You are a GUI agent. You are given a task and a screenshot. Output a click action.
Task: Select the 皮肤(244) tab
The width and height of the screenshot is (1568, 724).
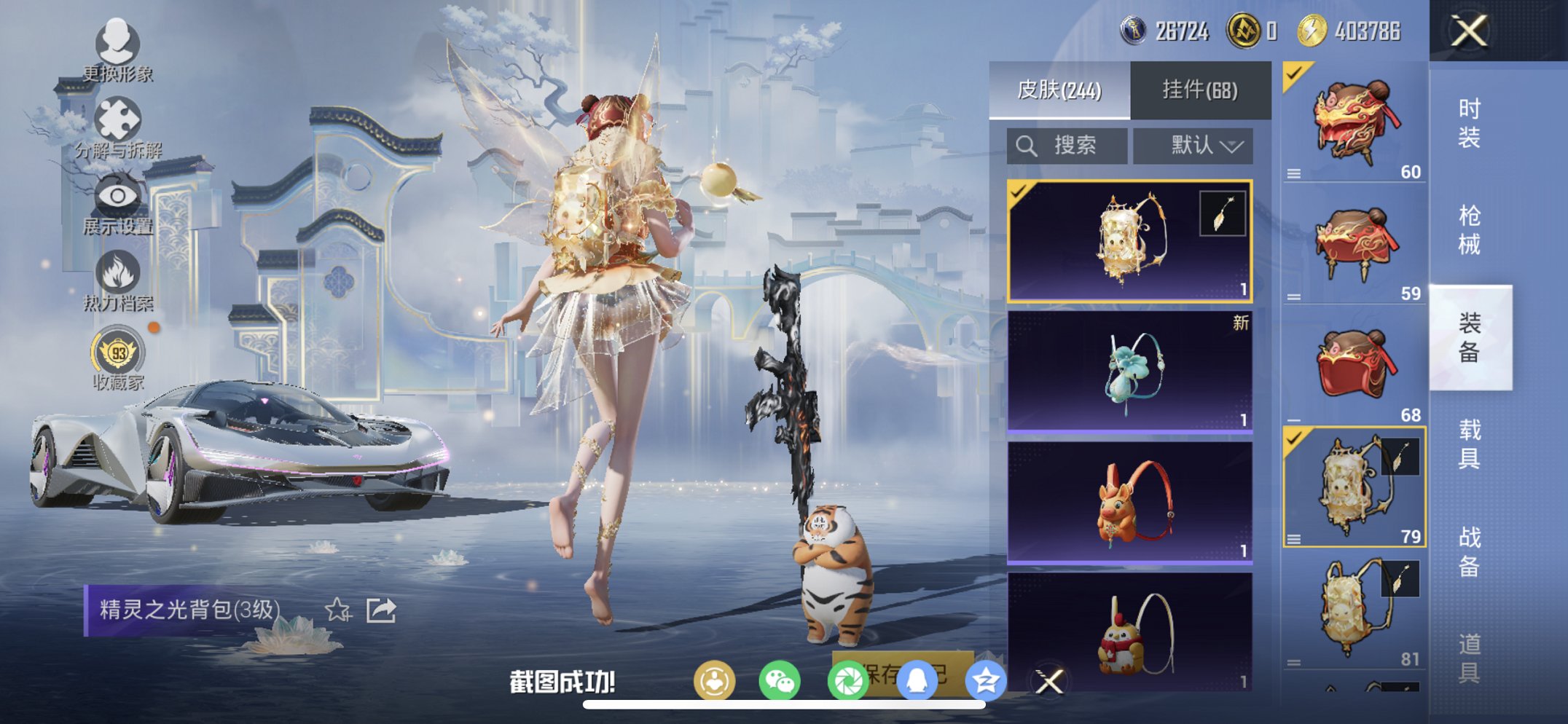1059,90
